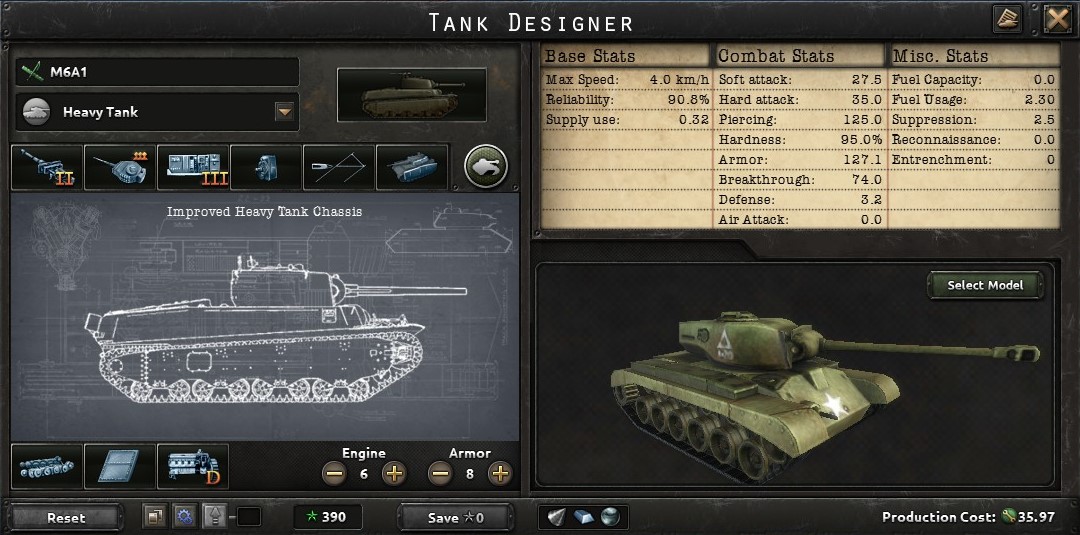Select the radio module slot marked III
The width and height of the screenshot is (1080, 535).
[193, 167]
